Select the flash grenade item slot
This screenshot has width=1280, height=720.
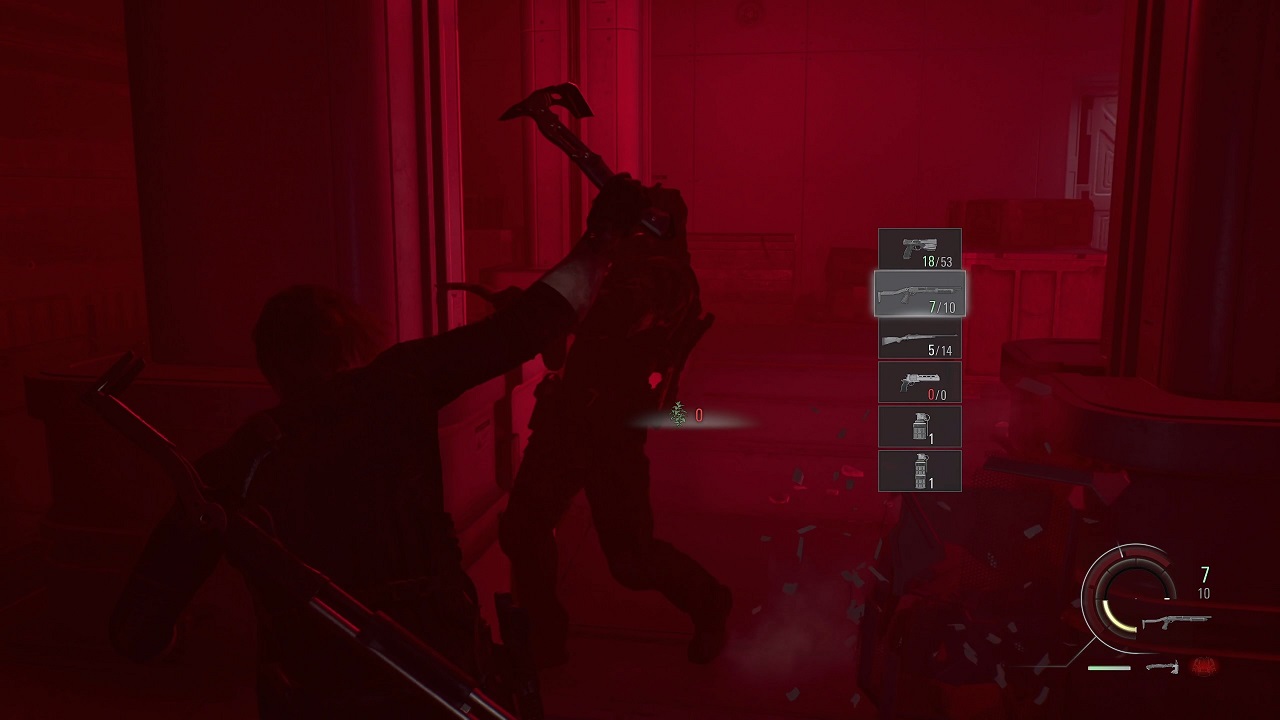point(919,470)
